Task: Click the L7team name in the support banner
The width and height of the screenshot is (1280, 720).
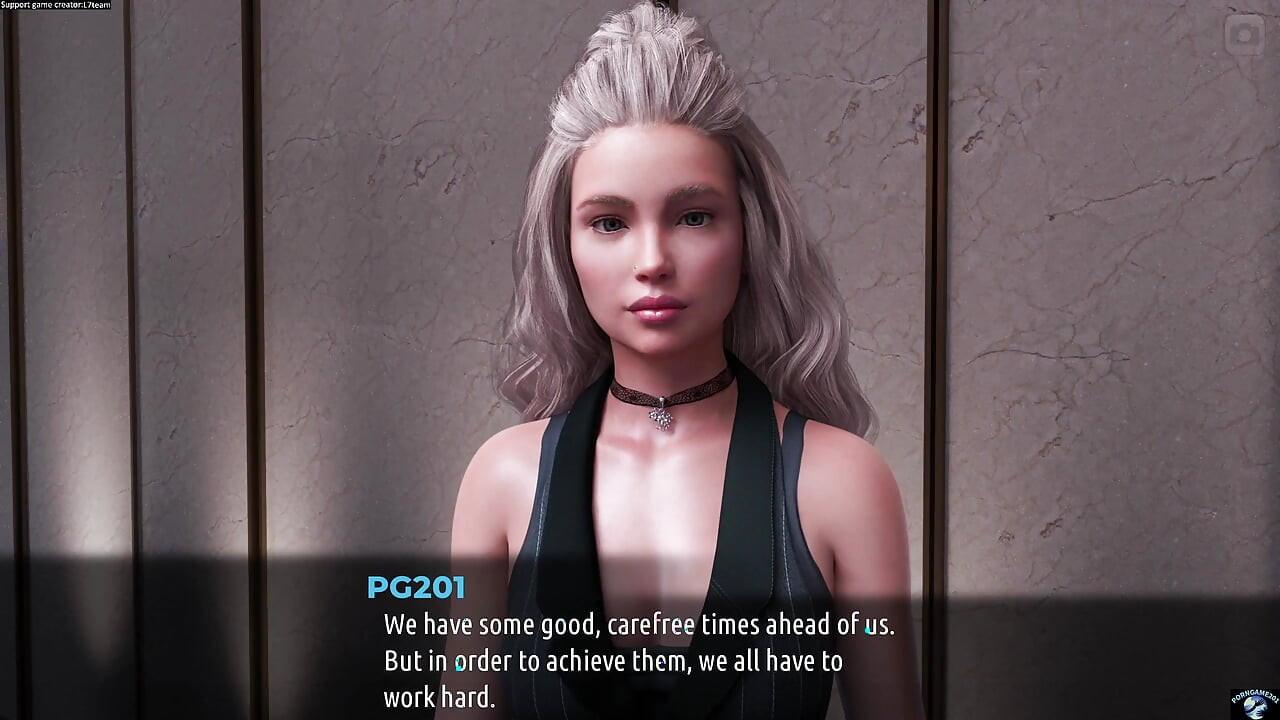Action: [95, 7]
